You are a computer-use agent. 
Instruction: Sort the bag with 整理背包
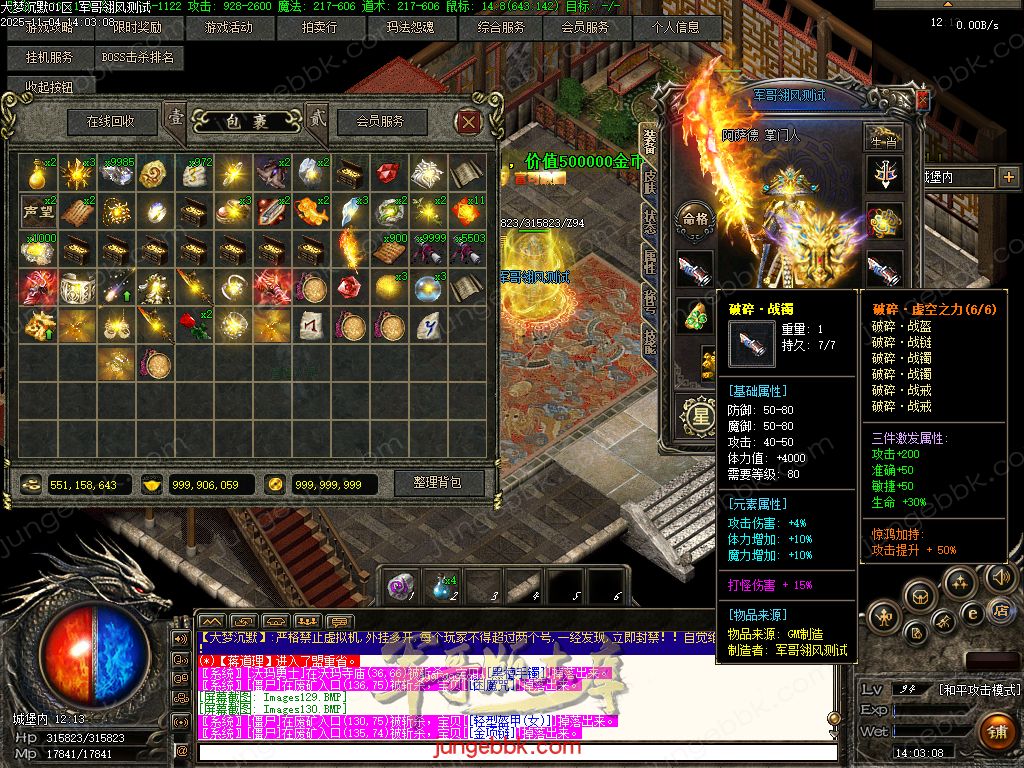(x=437, y=482)
